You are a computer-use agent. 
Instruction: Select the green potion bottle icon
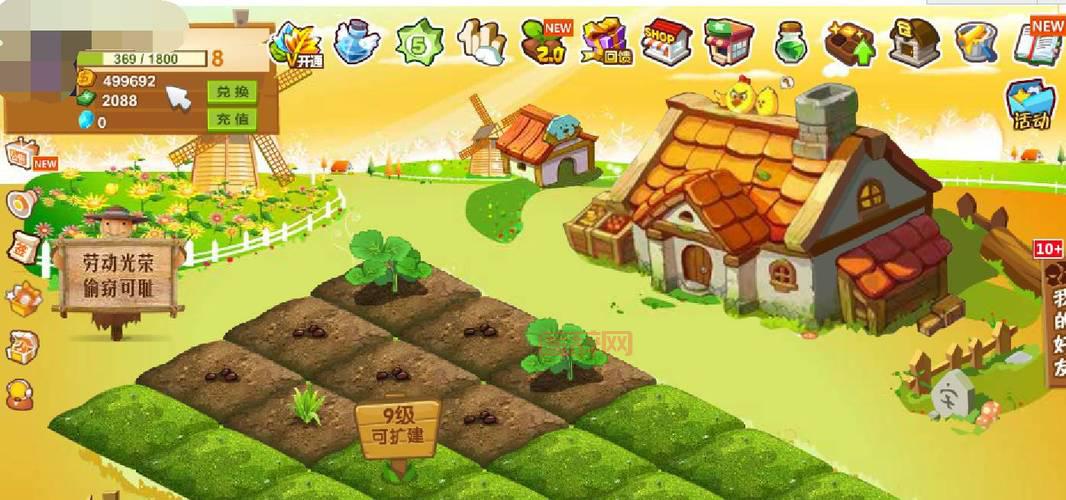point(790,43)
